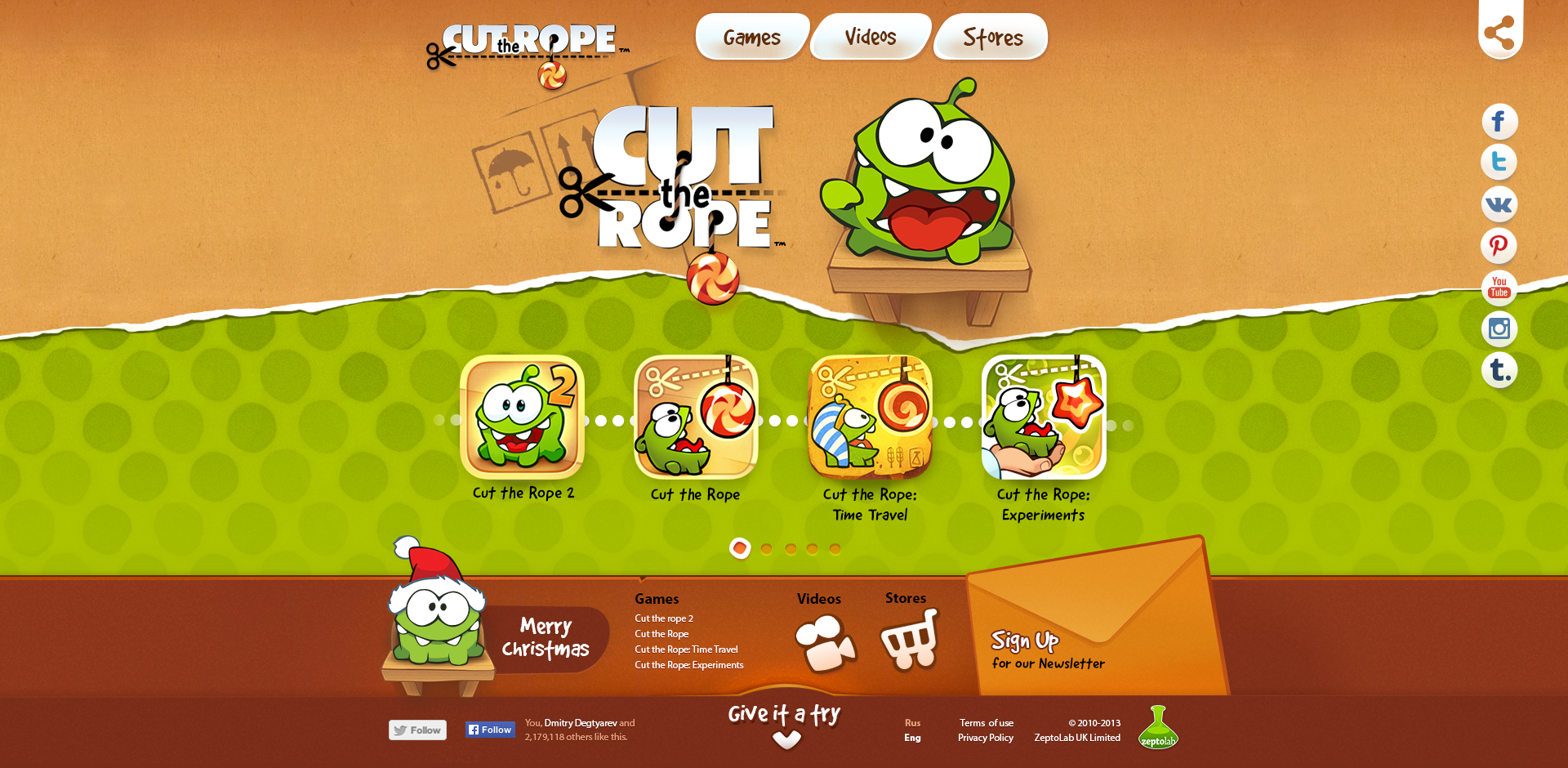
Task: Open the Stores menu
Action: pyautogui.click(x=990, y=36)
